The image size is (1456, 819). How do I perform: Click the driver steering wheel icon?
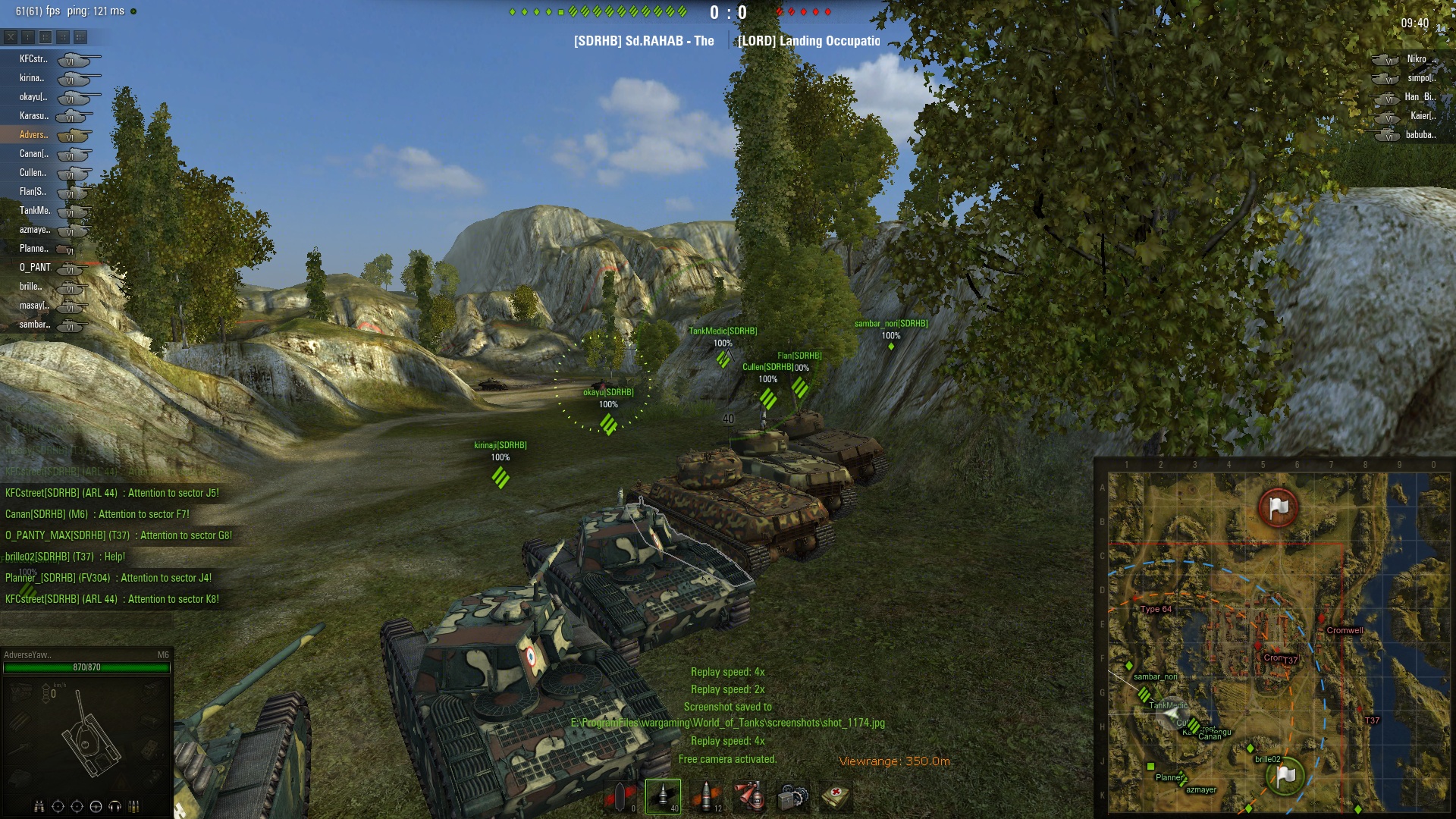(x=96, y=806)
